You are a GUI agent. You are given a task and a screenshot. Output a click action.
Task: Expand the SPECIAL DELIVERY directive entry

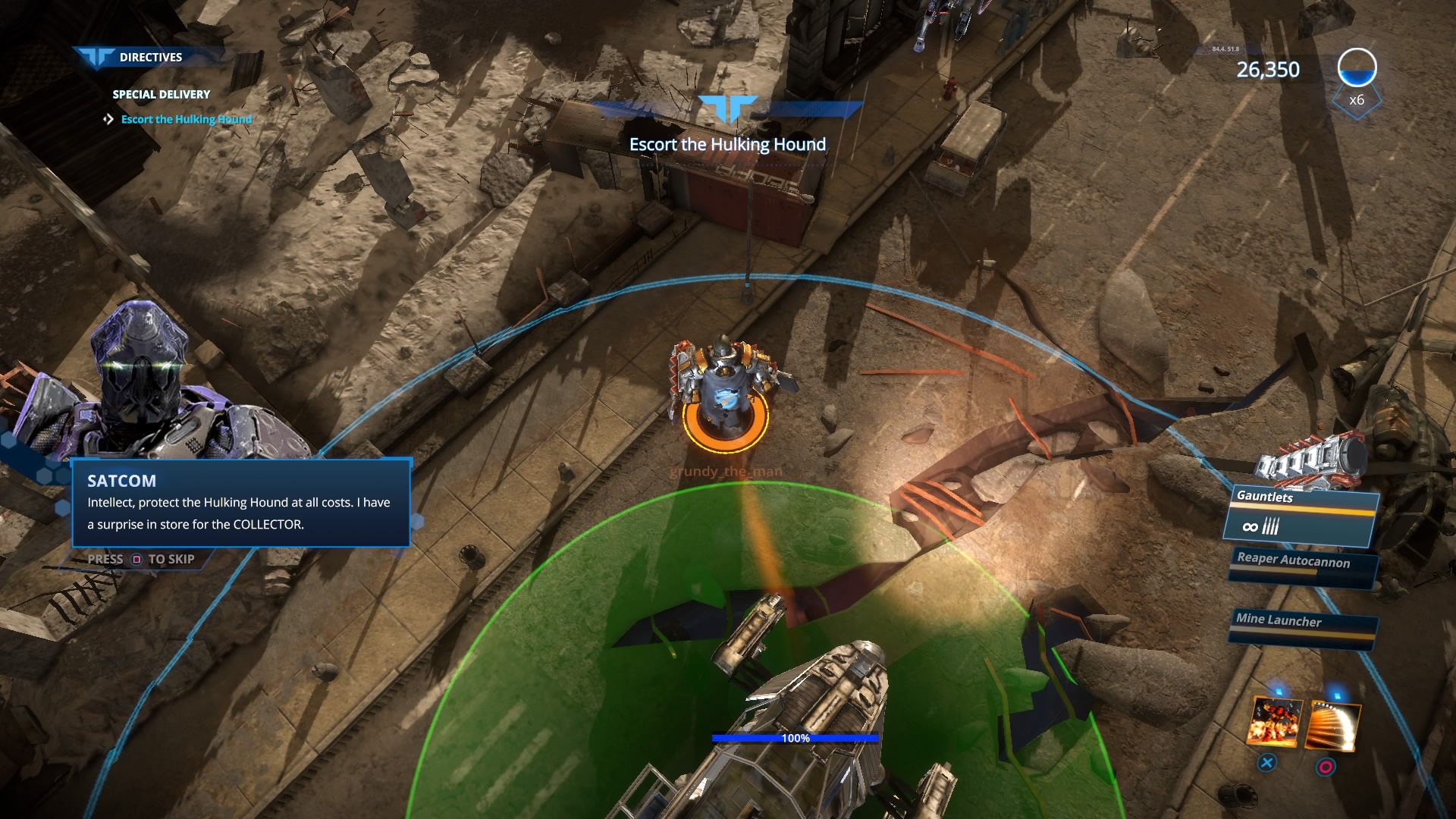tap(160, 94)
